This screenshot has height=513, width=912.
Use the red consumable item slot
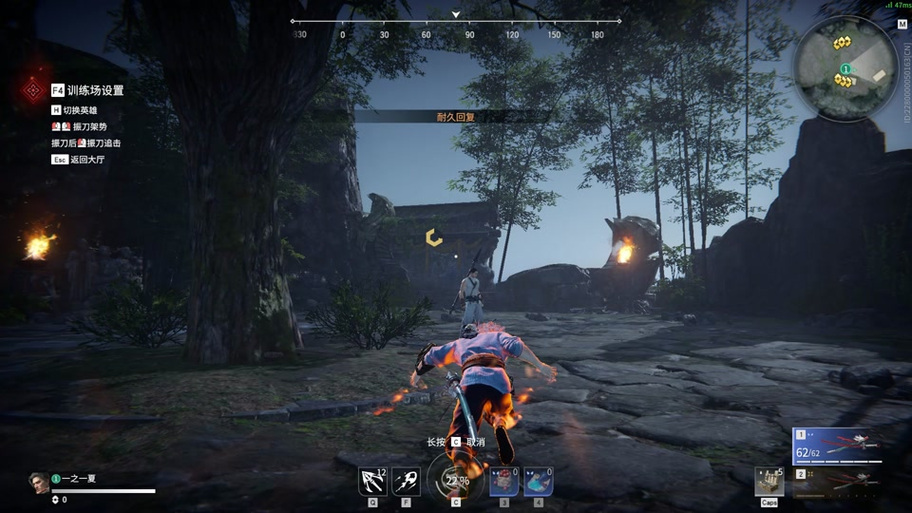(x=504, y=482)
